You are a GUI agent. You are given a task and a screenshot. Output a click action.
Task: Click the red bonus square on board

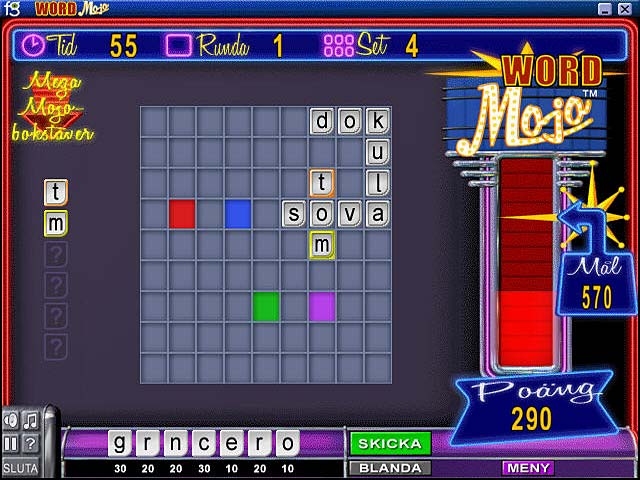182,214
